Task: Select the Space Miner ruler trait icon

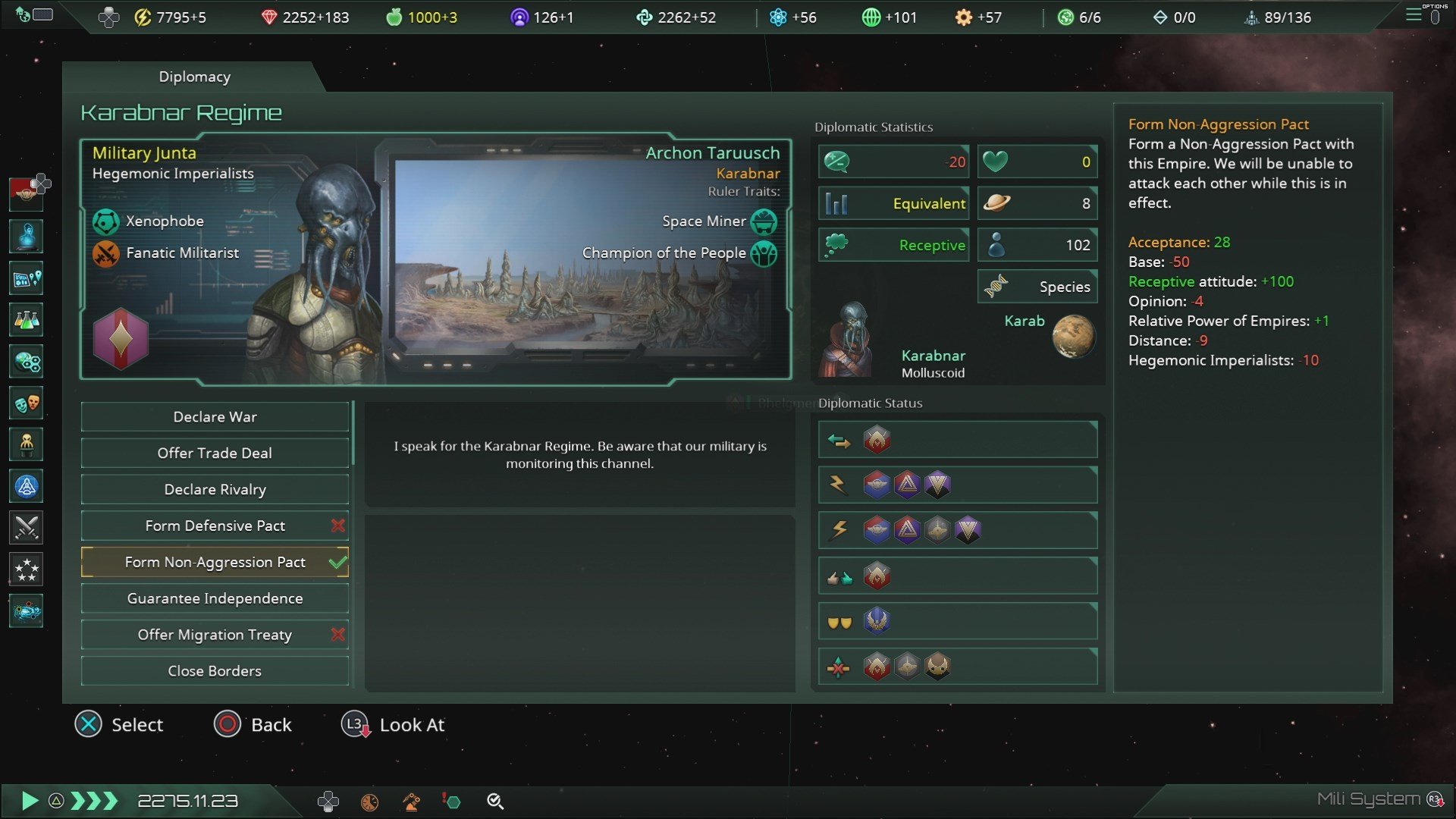Action: point(763,221)
